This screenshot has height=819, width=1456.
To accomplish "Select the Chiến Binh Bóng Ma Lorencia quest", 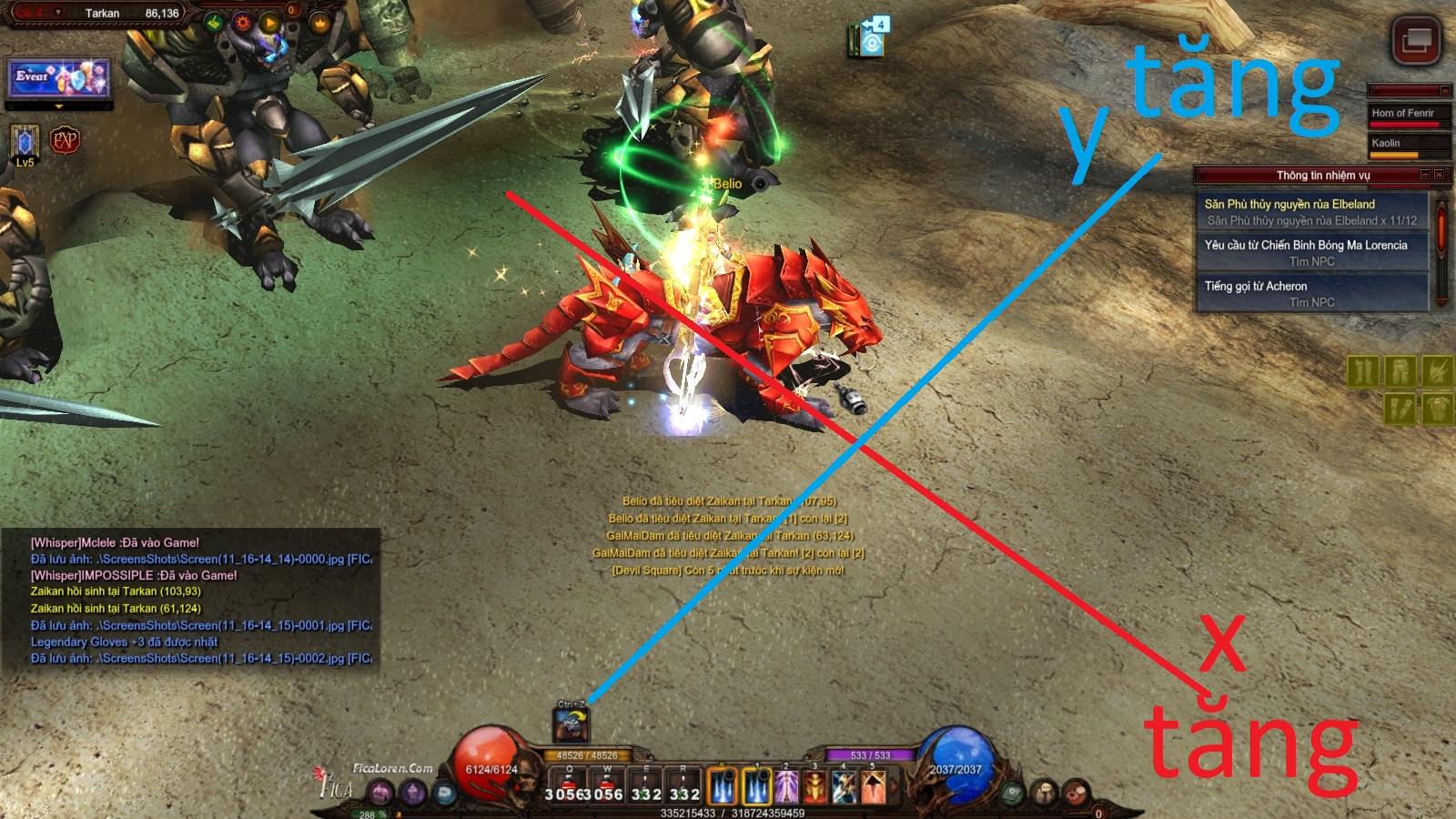I will coord(1311,253).
